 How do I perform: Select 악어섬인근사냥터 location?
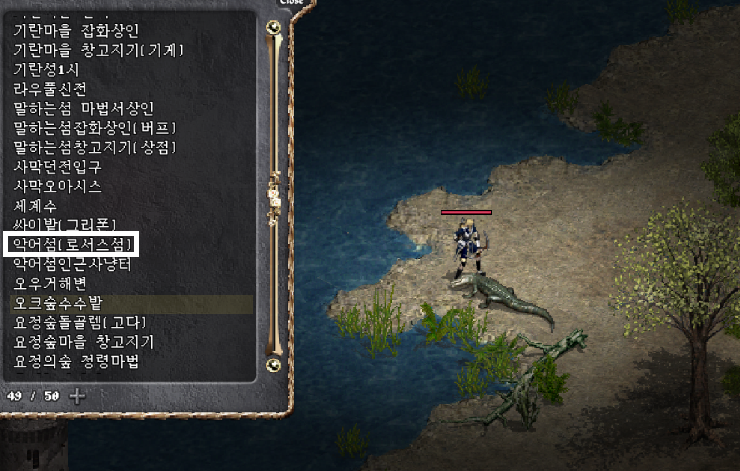pyautogui.click(x=72, y=263)
